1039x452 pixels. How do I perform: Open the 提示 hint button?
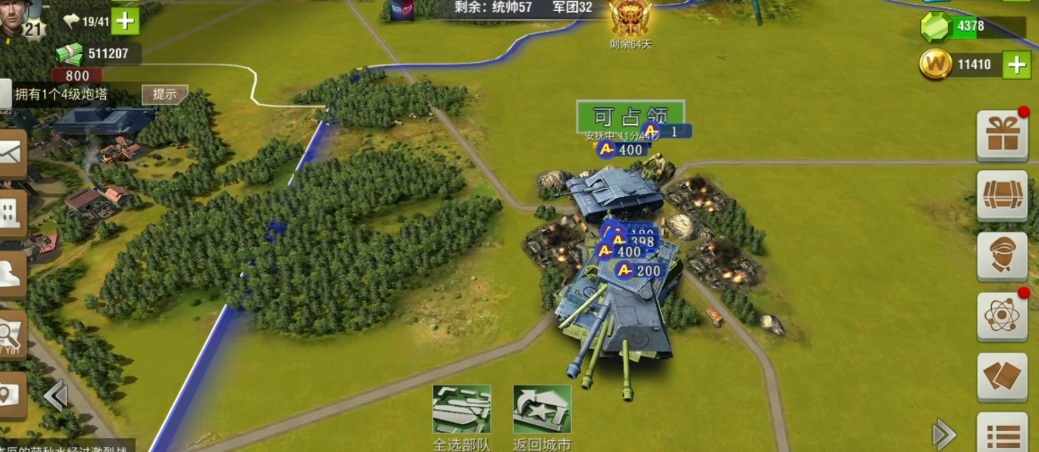(165, 94)
